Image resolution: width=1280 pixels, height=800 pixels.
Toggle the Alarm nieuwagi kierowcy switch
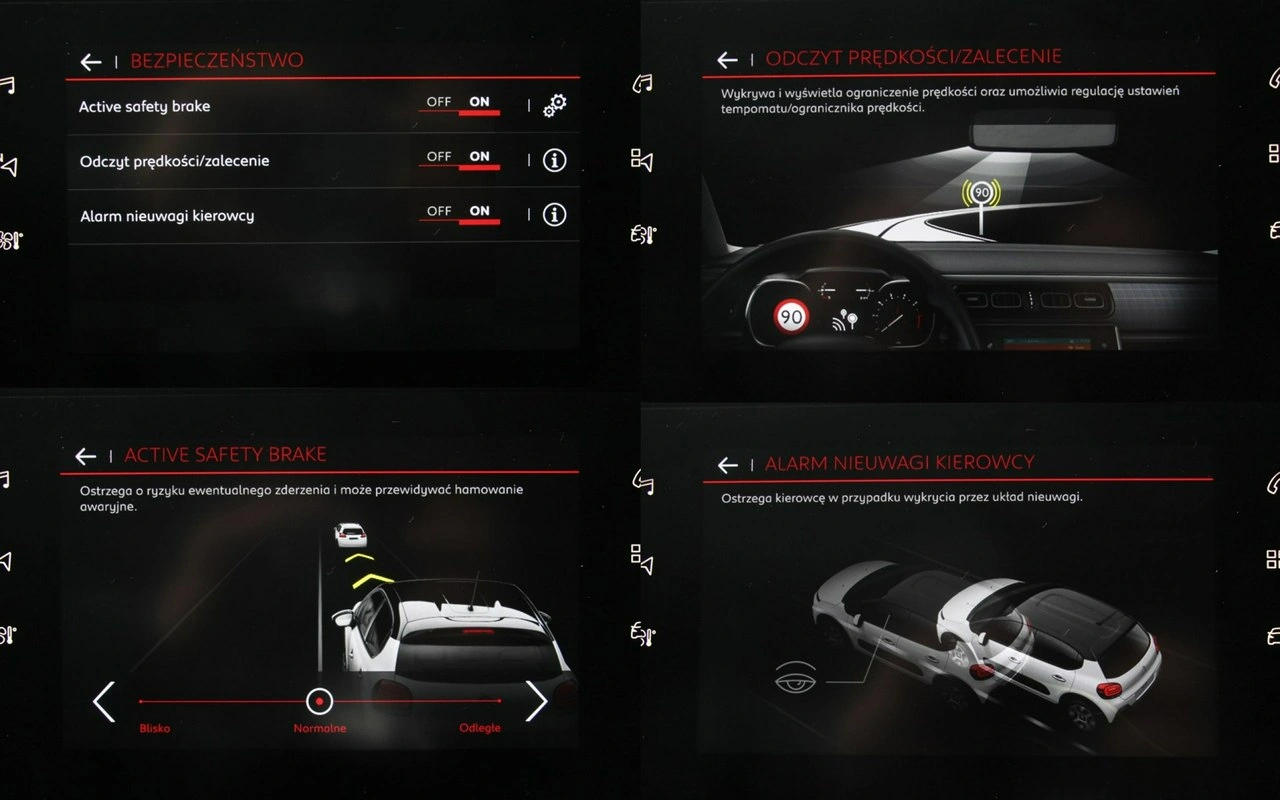point(459,213)
